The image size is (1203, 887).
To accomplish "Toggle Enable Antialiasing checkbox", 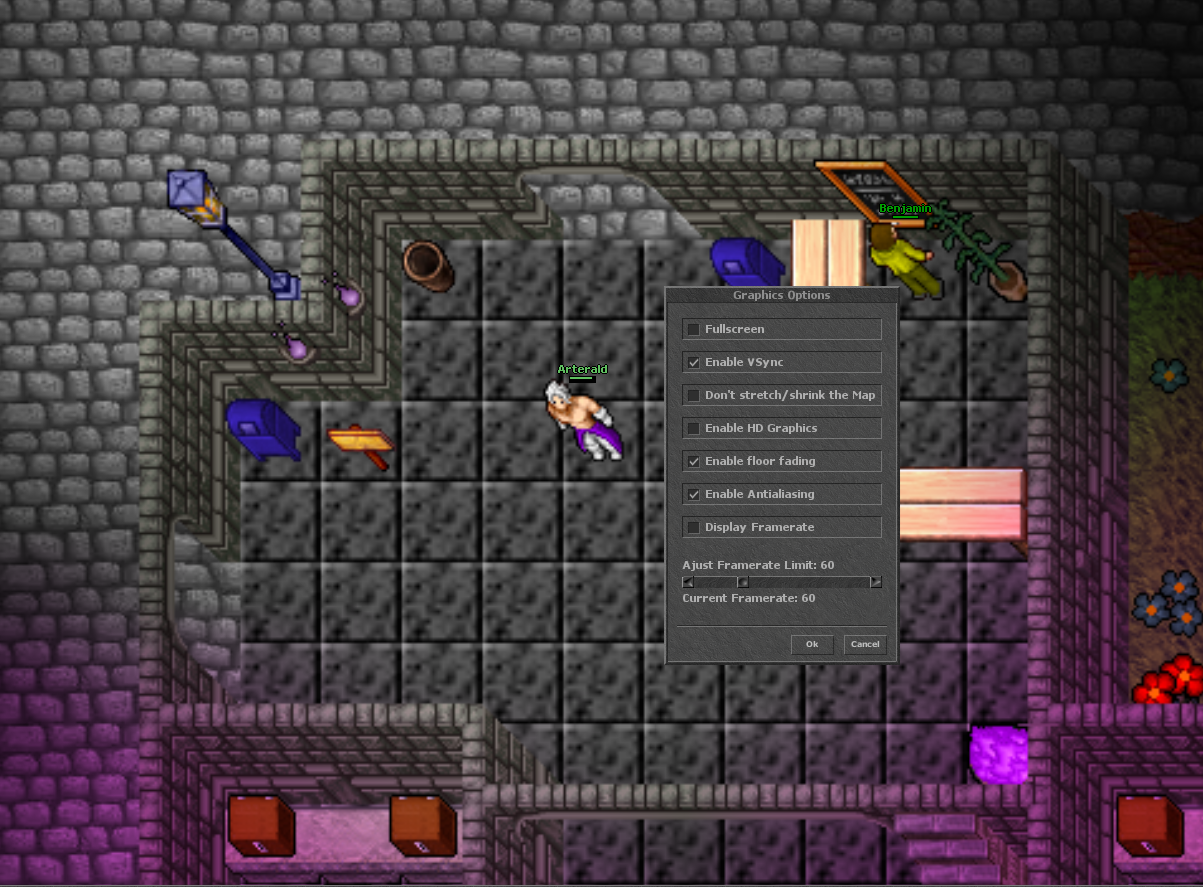I will click(693, 494).
